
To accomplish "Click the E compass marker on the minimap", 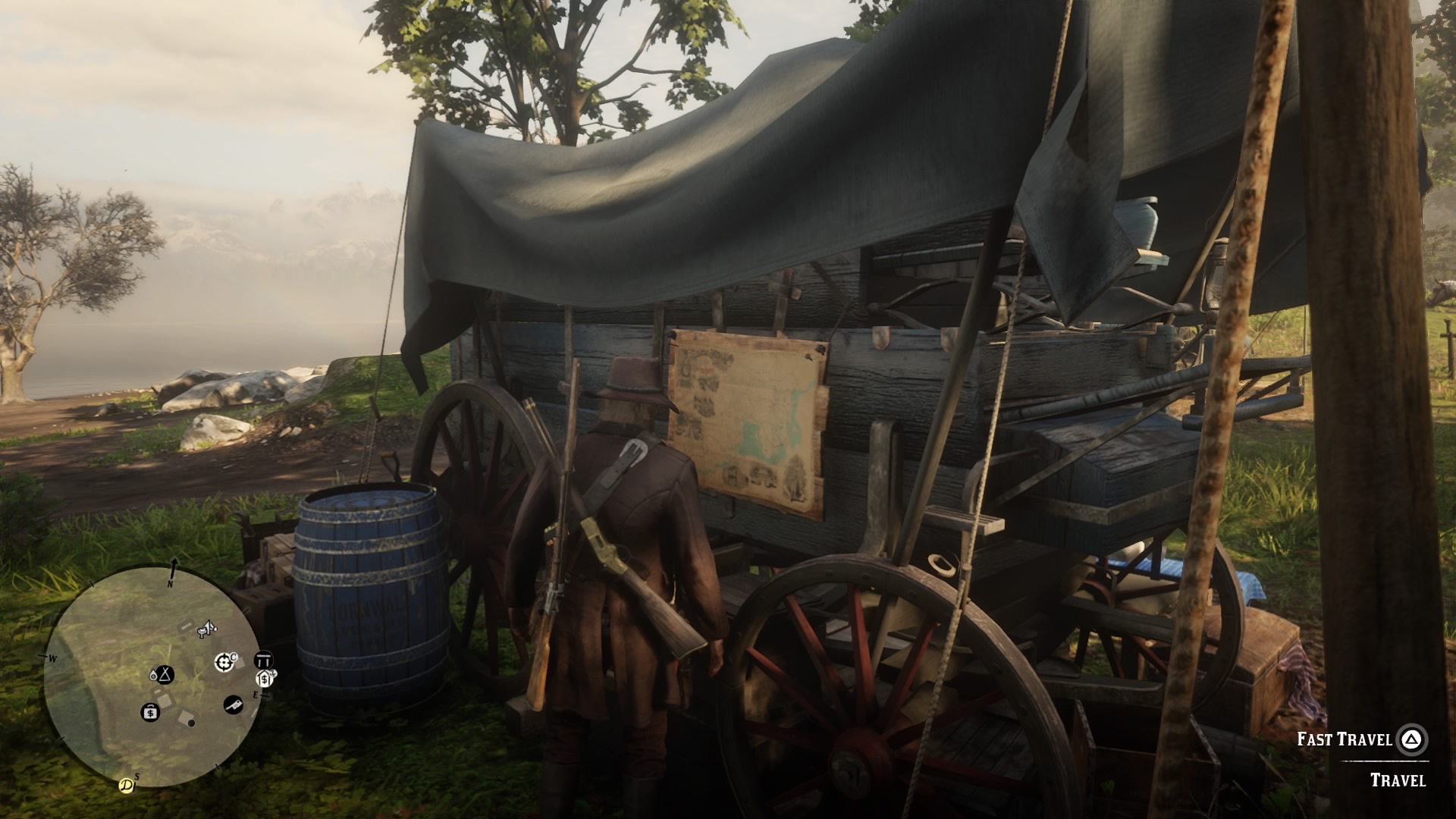I will (256, 695).
